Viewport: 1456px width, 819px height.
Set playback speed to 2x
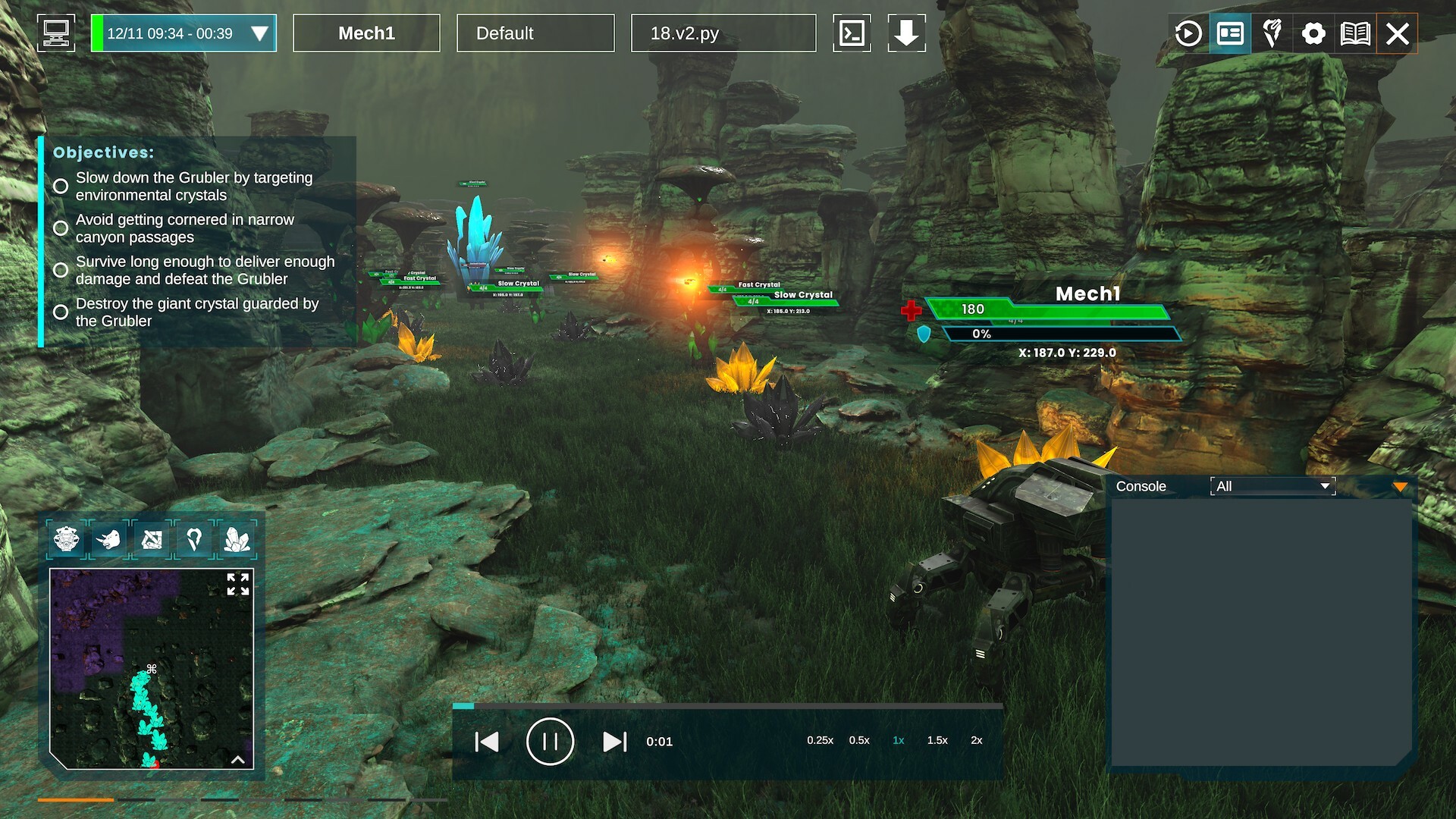(976, 741)
